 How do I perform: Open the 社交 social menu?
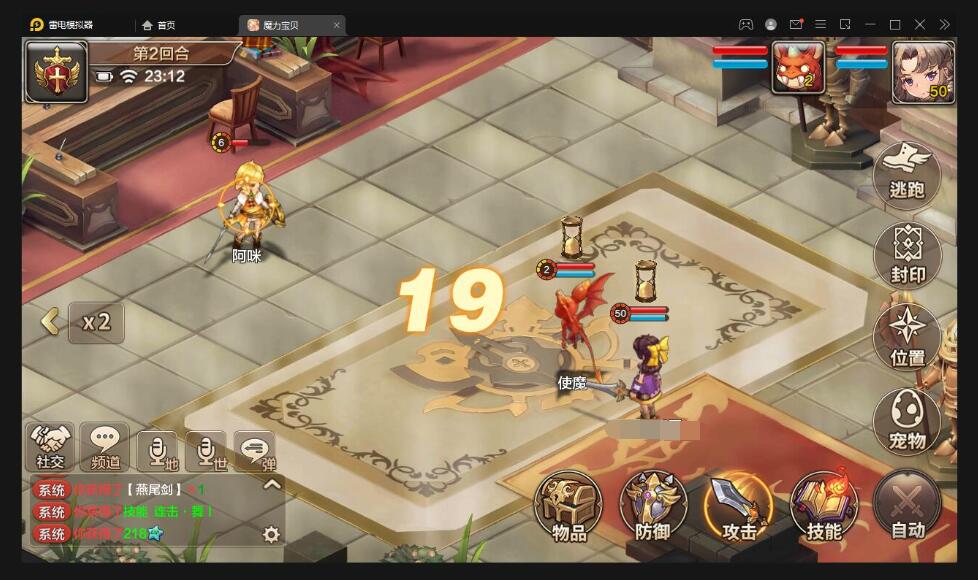pyautogui.click(x=50, y=446)
